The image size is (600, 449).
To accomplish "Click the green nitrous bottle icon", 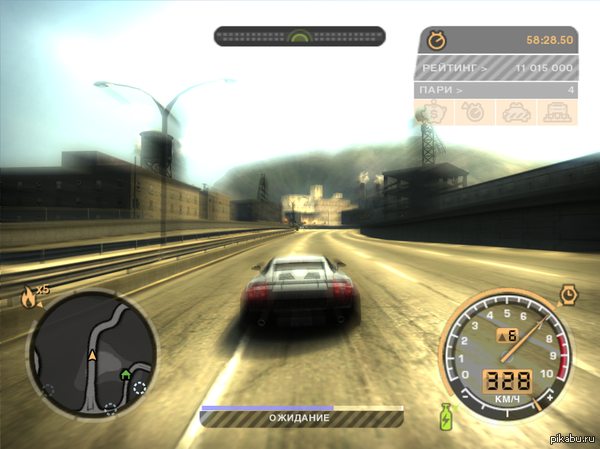I will click(x=446, y=415).
